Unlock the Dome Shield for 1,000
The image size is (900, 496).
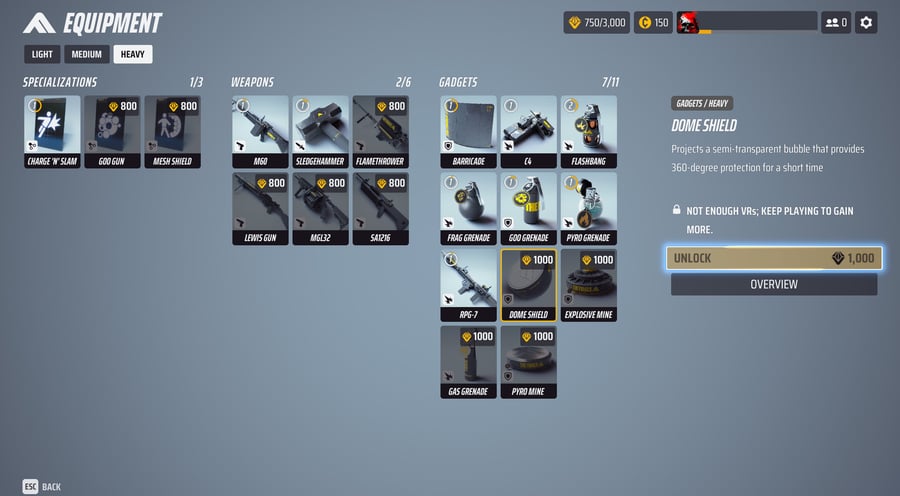click(x=774, y=258)
